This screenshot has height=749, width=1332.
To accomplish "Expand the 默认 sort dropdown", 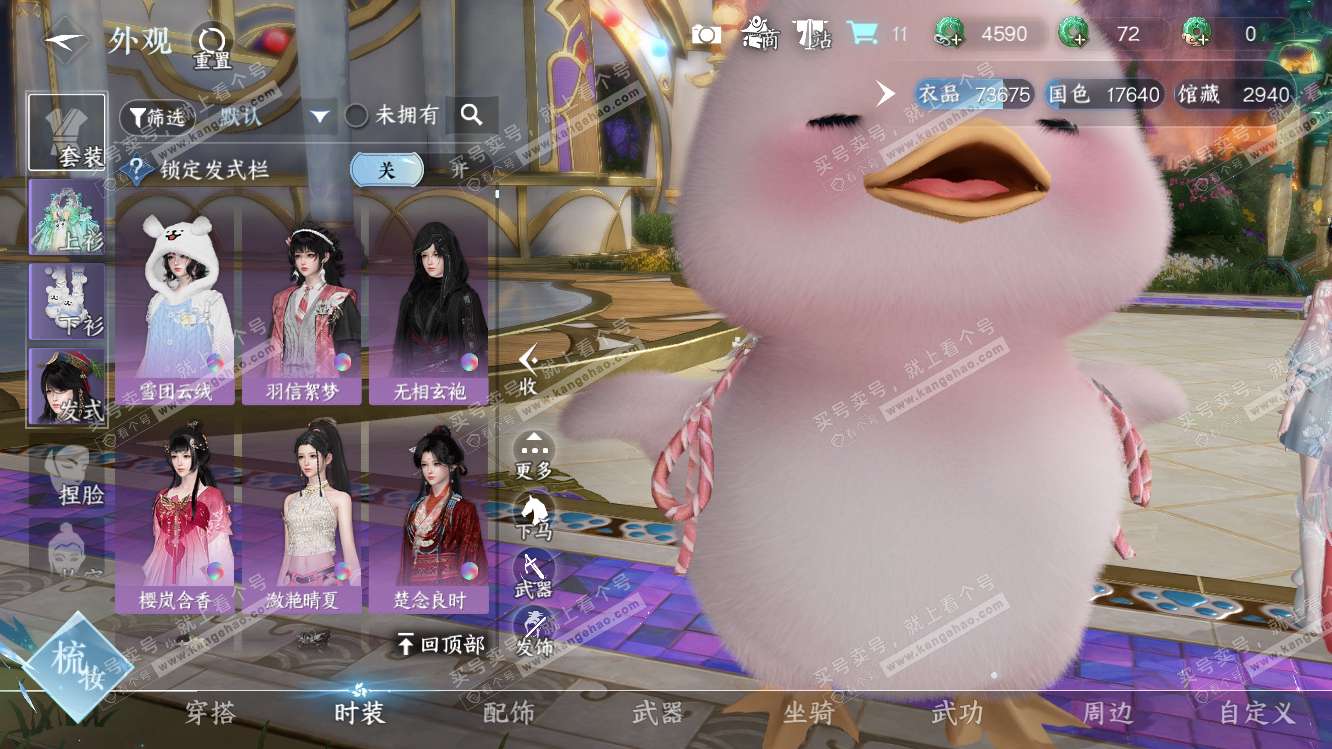I will point(319,116).
